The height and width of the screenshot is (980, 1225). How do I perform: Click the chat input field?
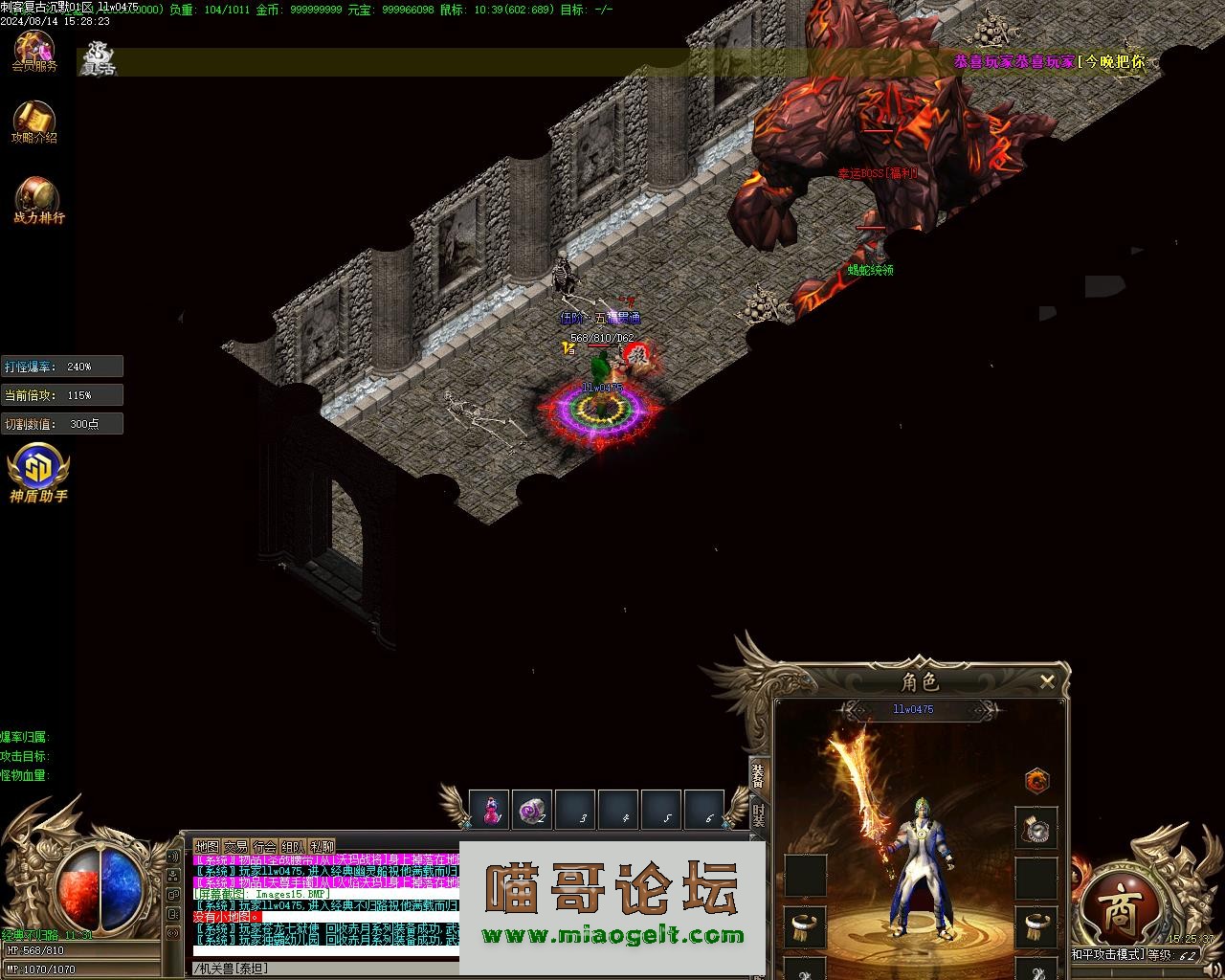tap(325, 969)
